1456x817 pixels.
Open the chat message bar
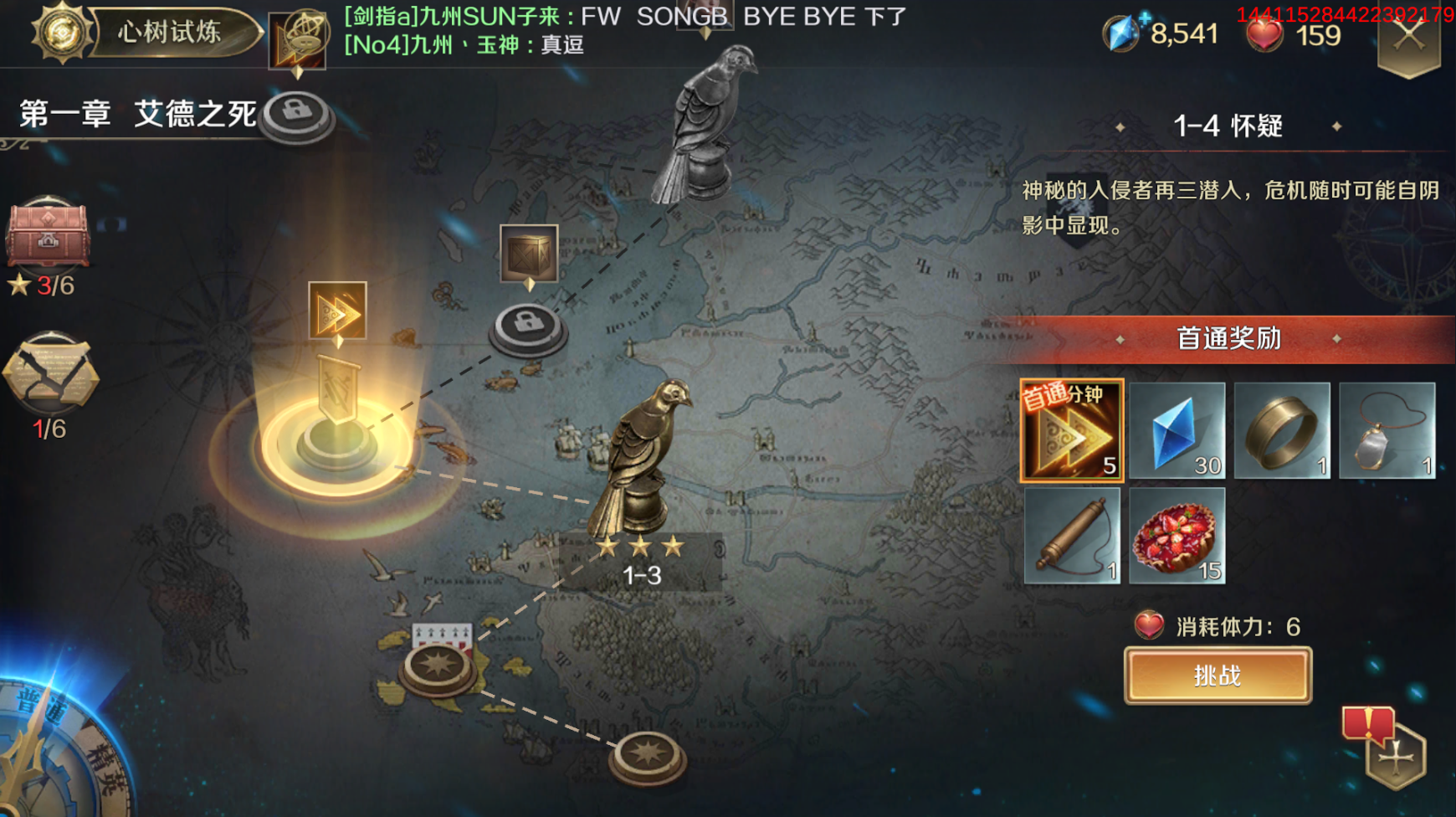tap(623, 30)
